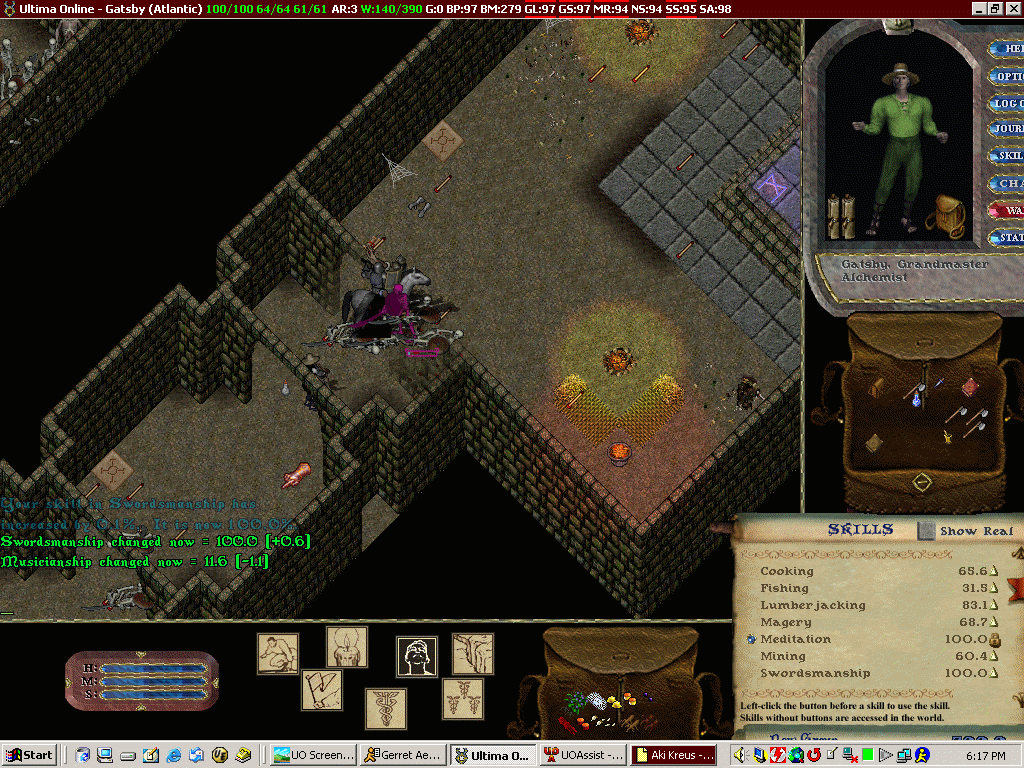
Task: Click the Log Out button
Action: coord(1006,103)
